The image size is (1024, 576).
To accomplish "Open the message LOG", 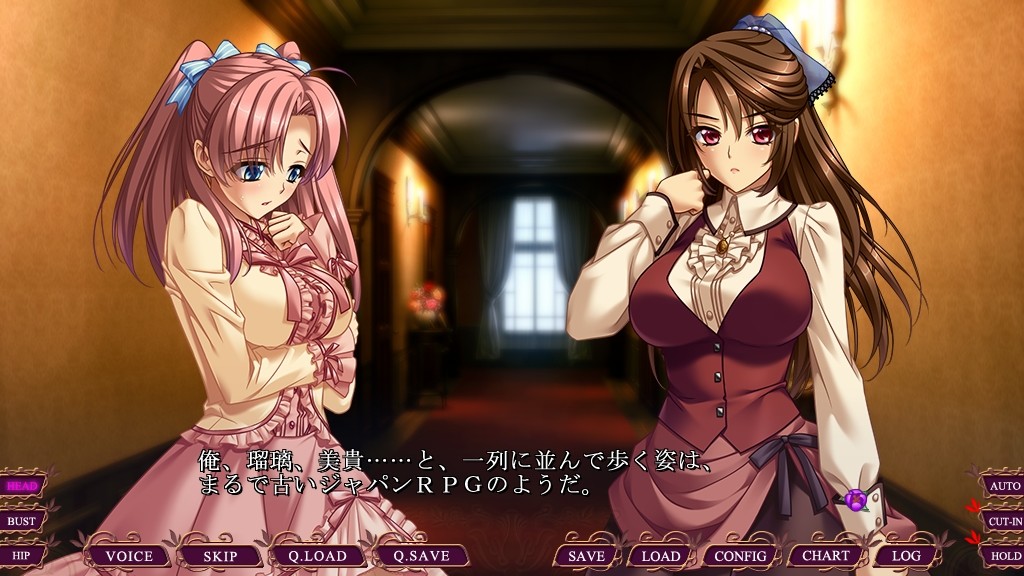I will coord(906,556).
